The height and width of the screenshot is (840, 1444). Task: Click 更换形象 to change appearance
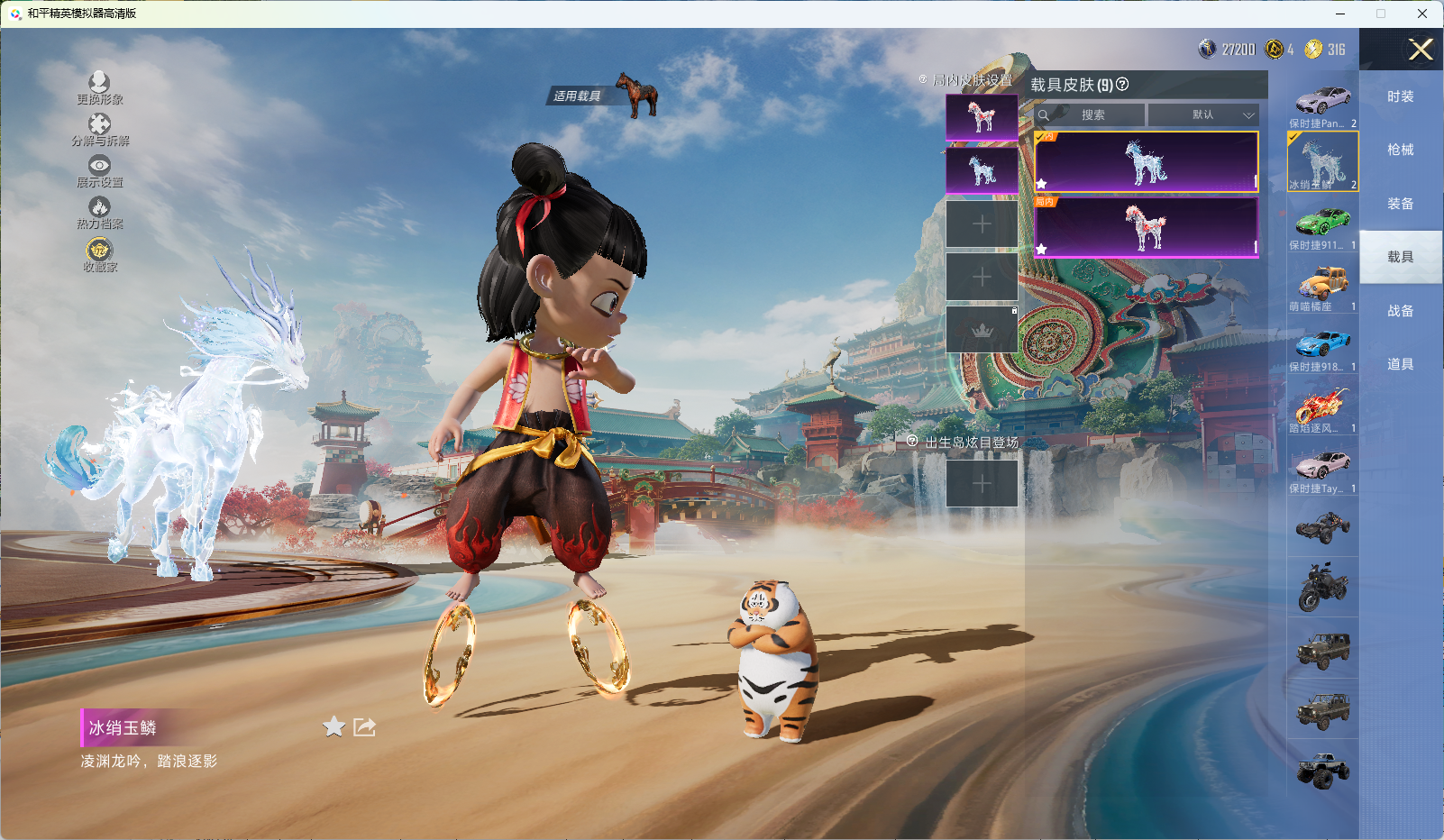pyautogui.click(x=99, y=87)
